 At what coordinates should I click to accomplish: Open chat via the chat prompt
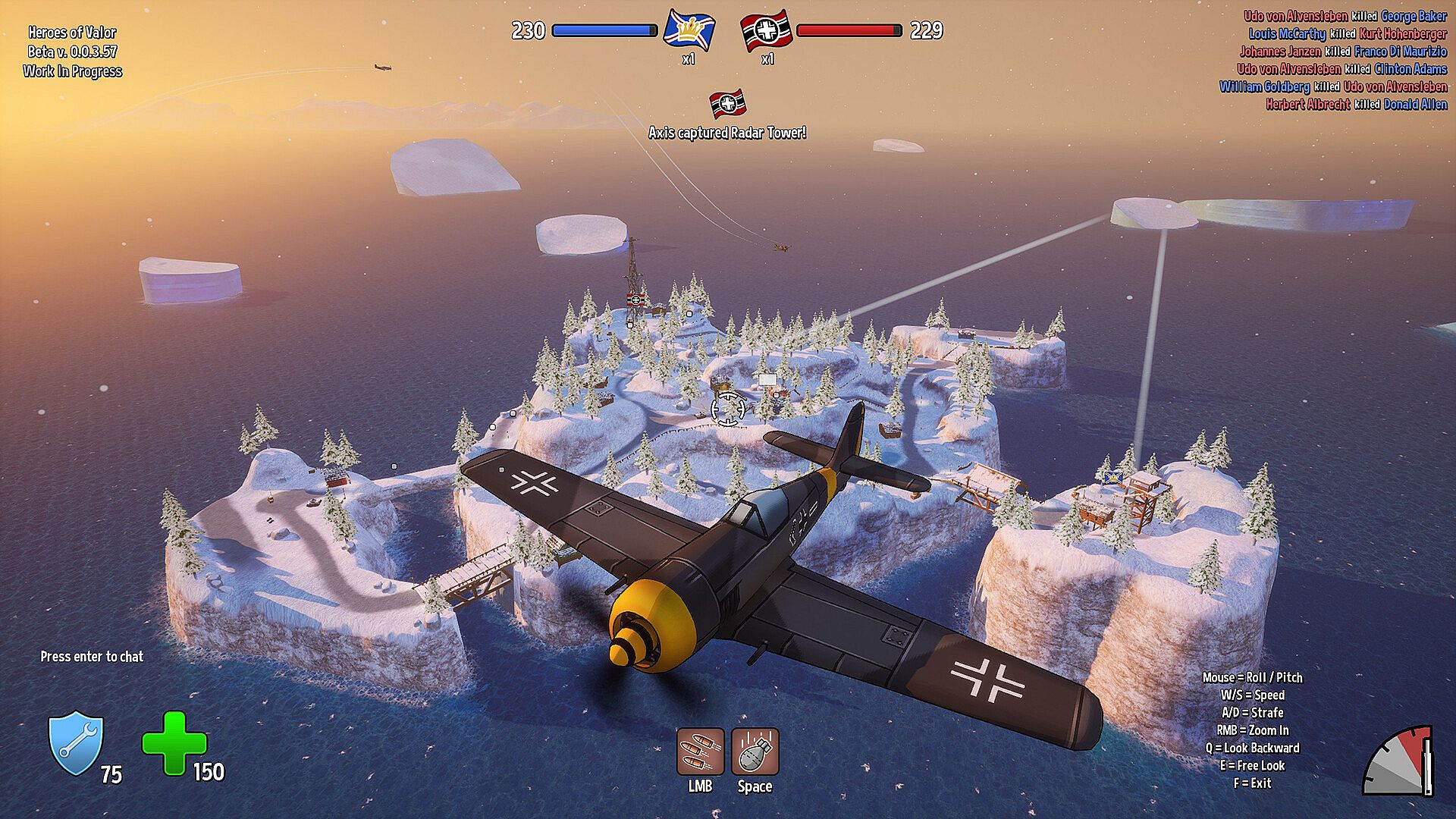coord(92,657)
